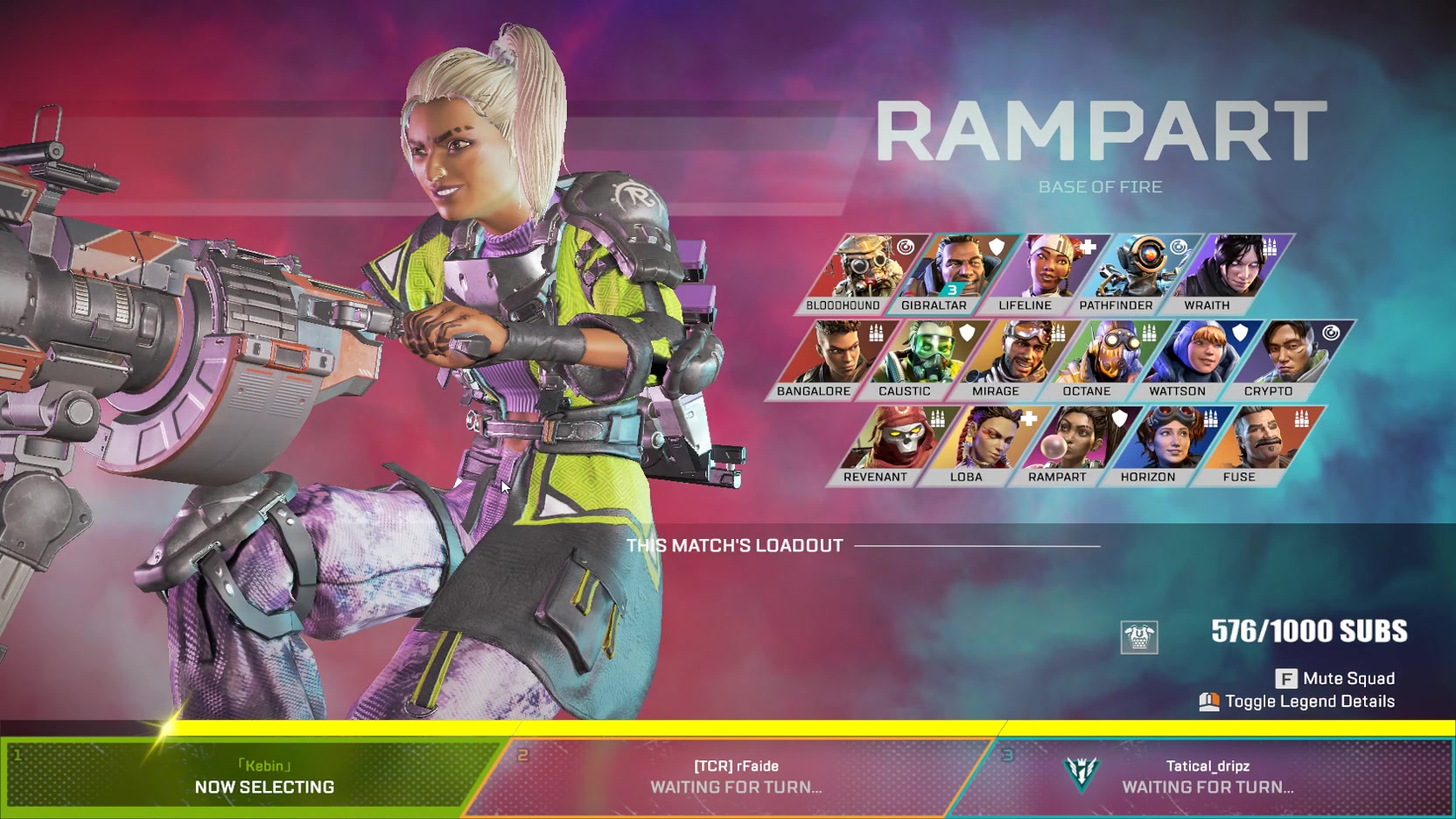Pick the Lifeline legend portrait
1456x819 pixels.
pyautogui.click(x=1031, y=273)
